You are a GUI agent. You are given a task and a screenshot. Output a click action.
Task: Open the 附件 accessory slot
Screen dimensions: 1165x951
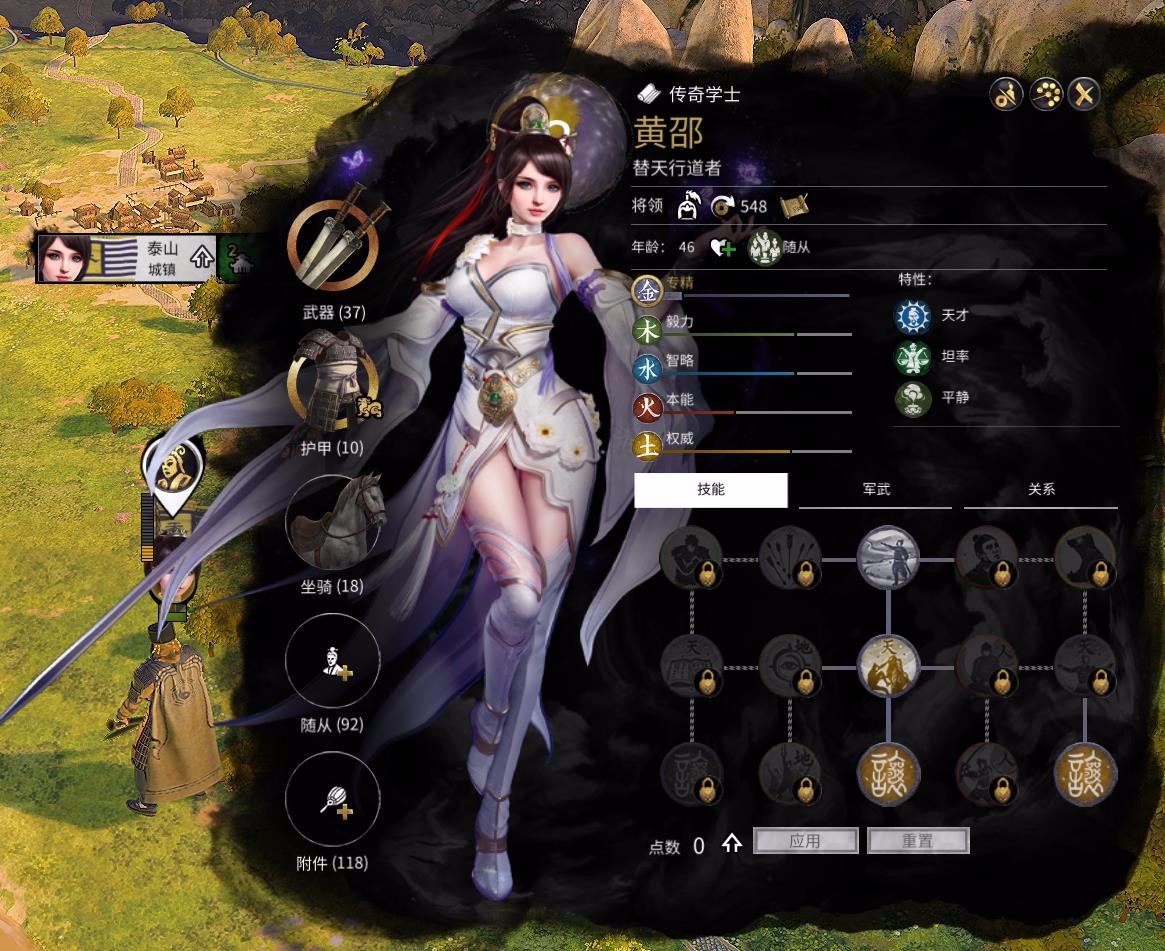333,799
